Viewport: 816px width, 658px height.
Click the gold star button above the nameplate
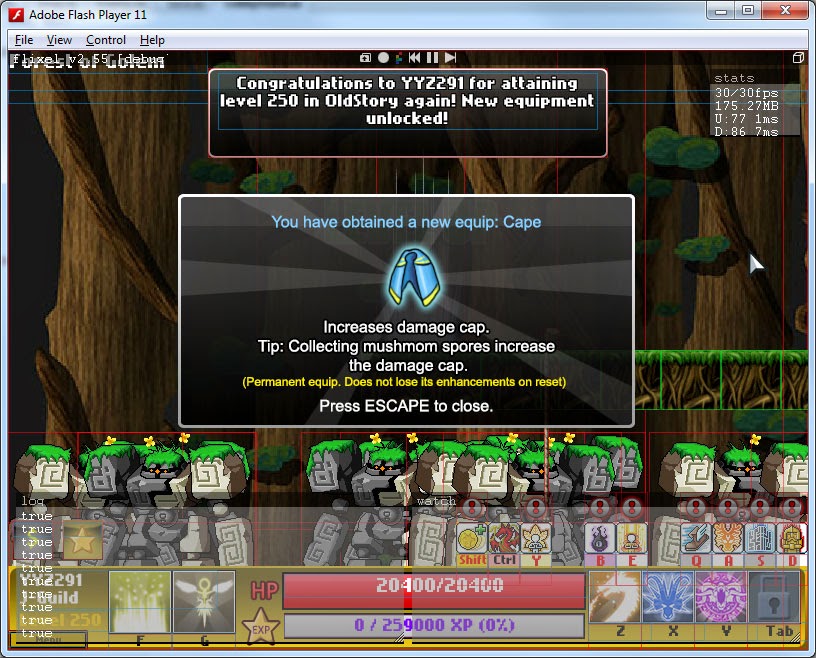click(x=81, y=540)
